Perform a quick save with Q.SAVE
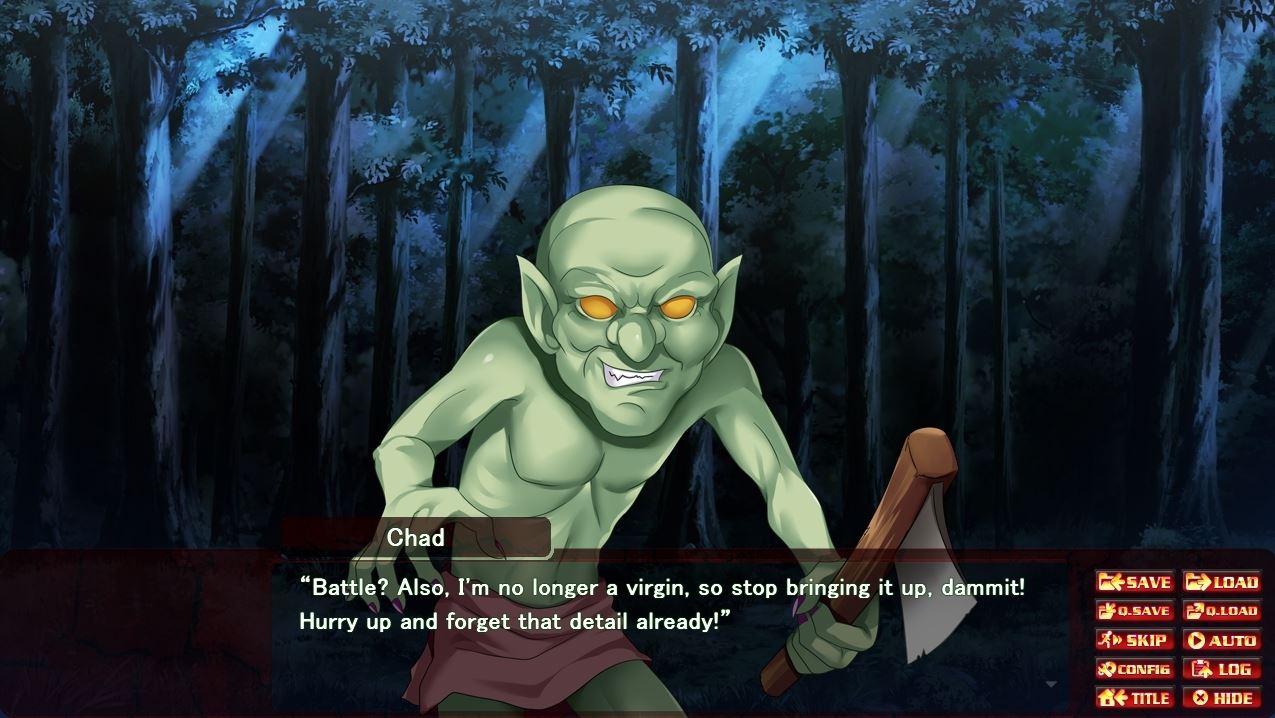Image resolution: width=1275 pixels, height=718 pixels. tap(1135, 611)
